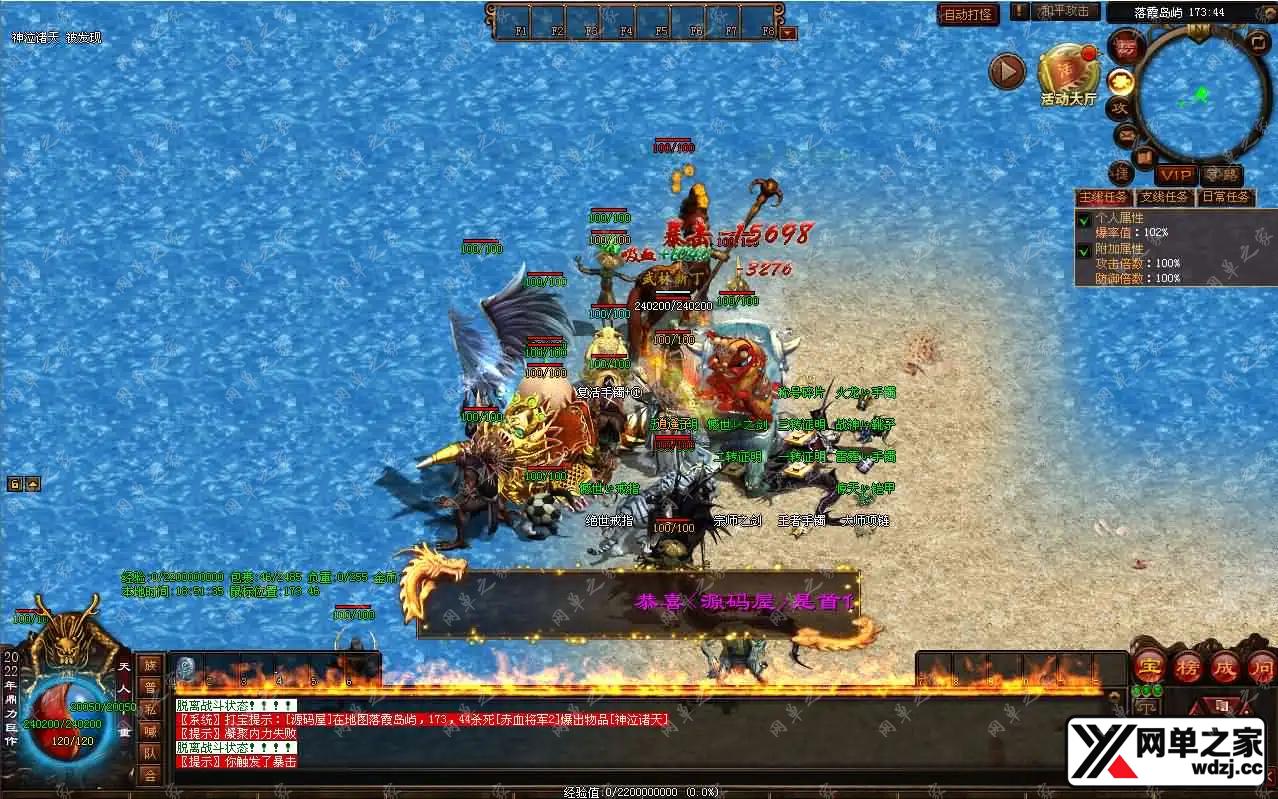Select the 私 private chat channel
This screenshot has height=799, width=1278.
pyautogui.click(x=149, y=709)
